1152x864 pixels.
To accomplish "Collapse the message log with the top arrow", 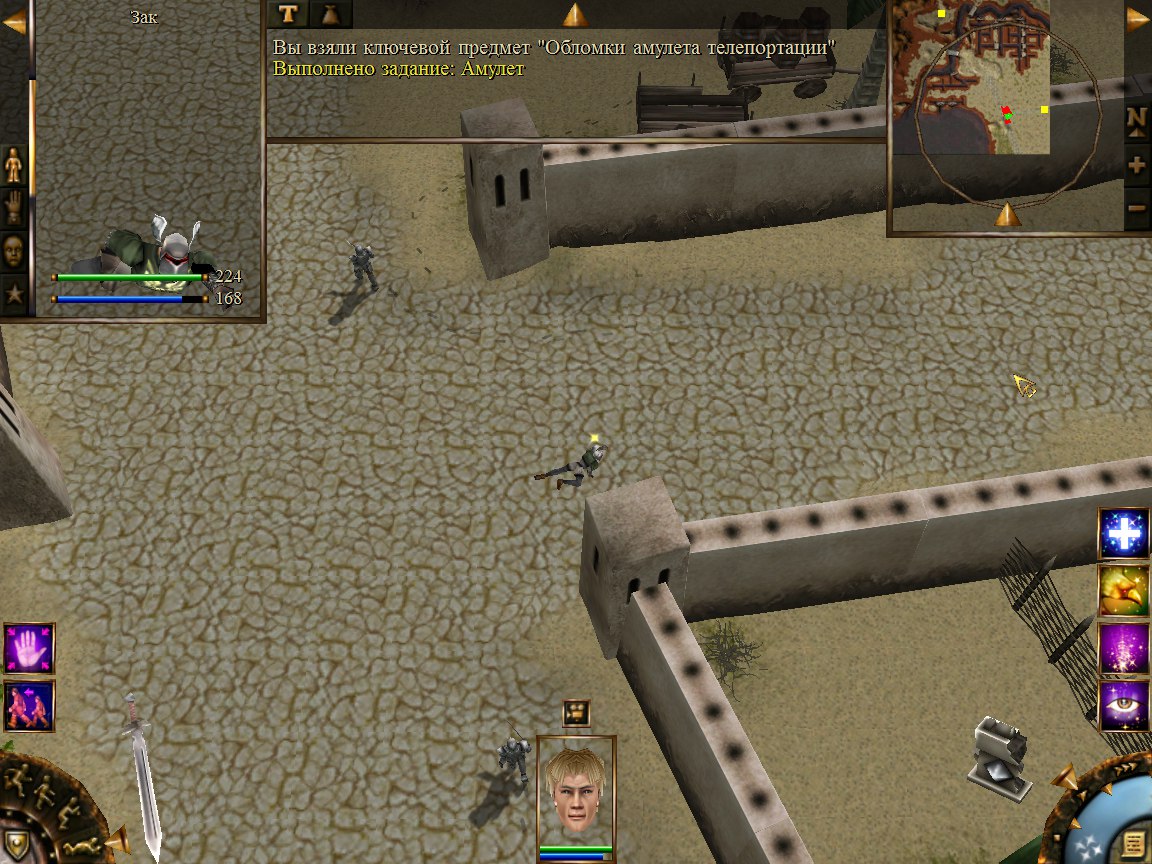I will click(x=575, y=14).
